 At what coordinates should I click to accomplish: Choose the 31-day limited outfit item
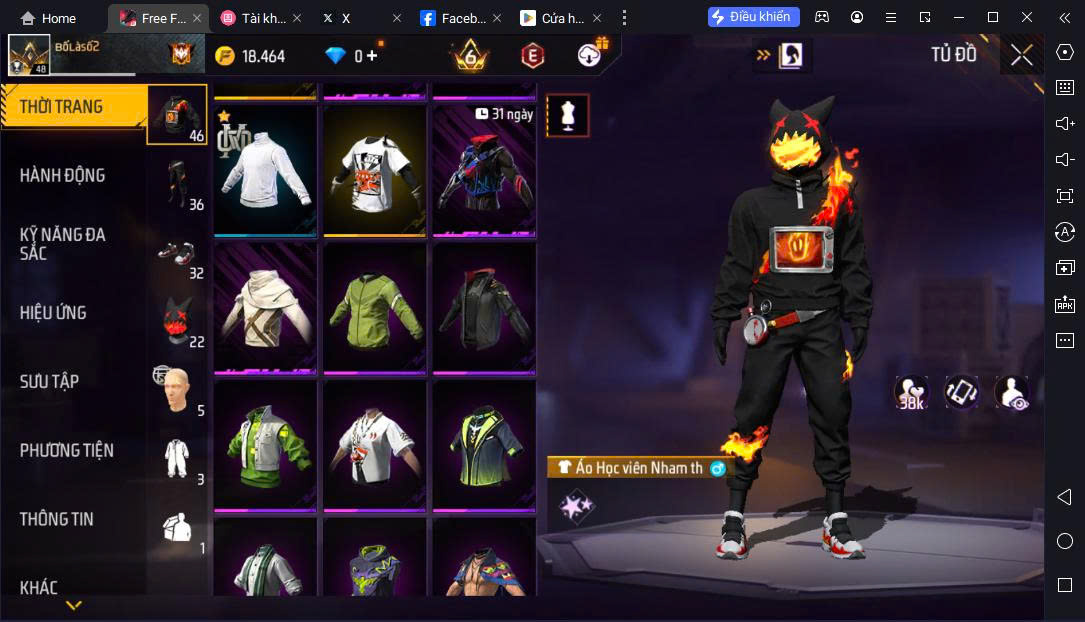(484, 170)
